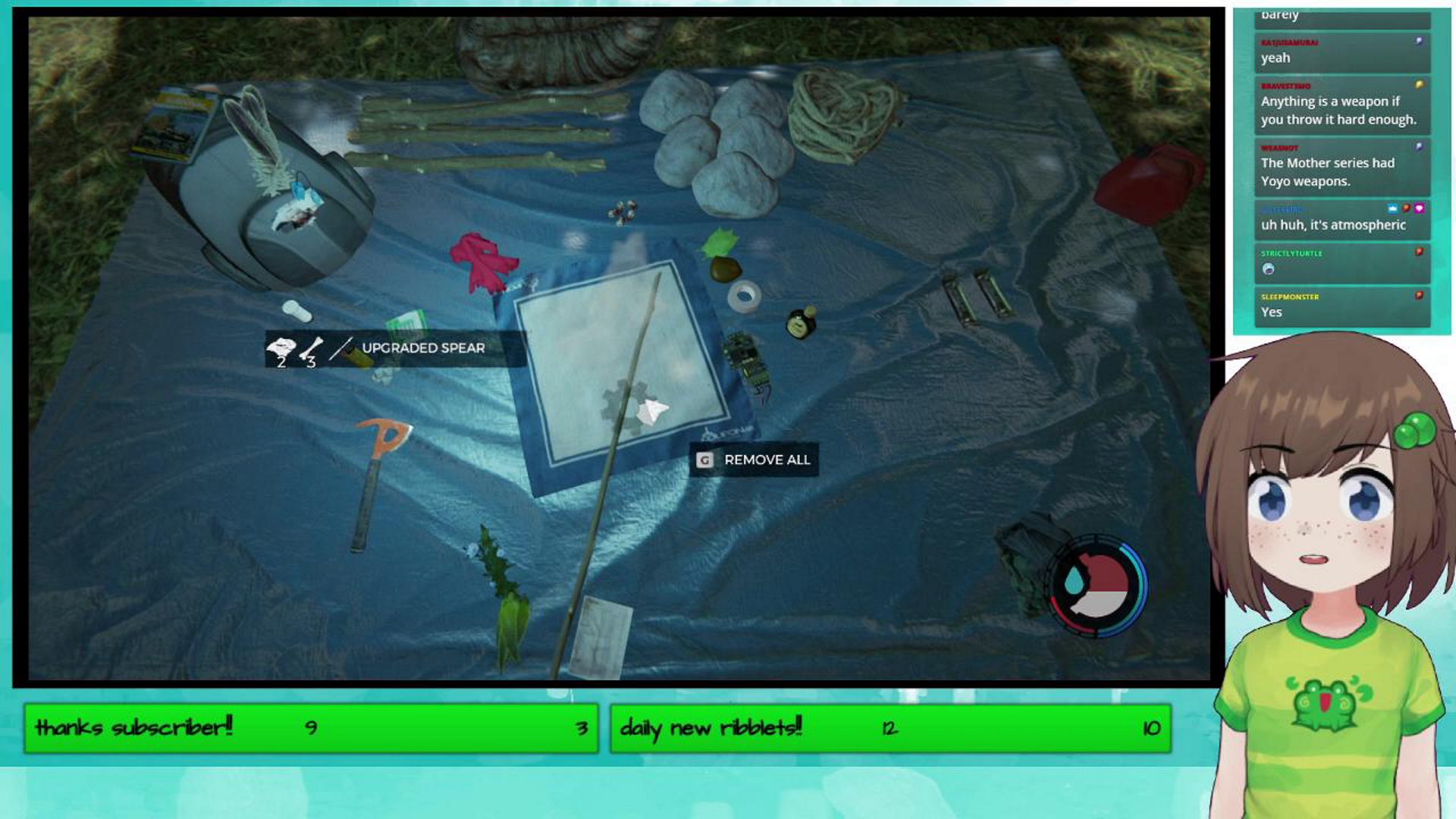The width and height of the screenshot is (1456, 819).
Task: Pick the bundle of sticks
Action: pyautogui.click(x=485, y=133)
